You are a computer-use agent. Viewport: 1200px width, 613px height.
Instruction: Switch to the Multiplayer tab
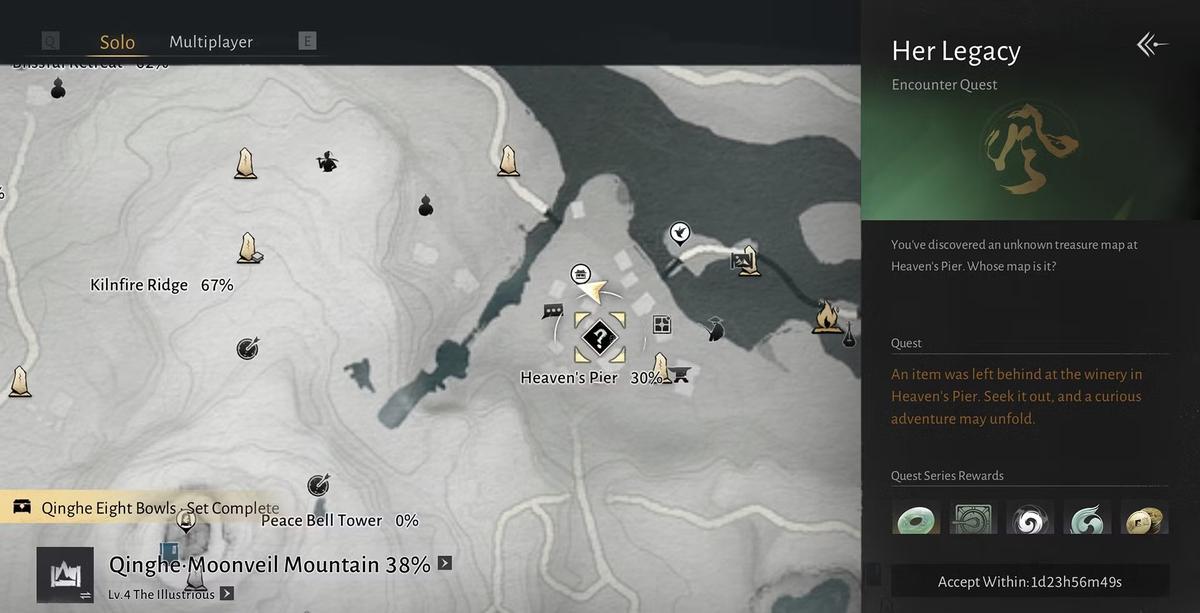point(211,42)
